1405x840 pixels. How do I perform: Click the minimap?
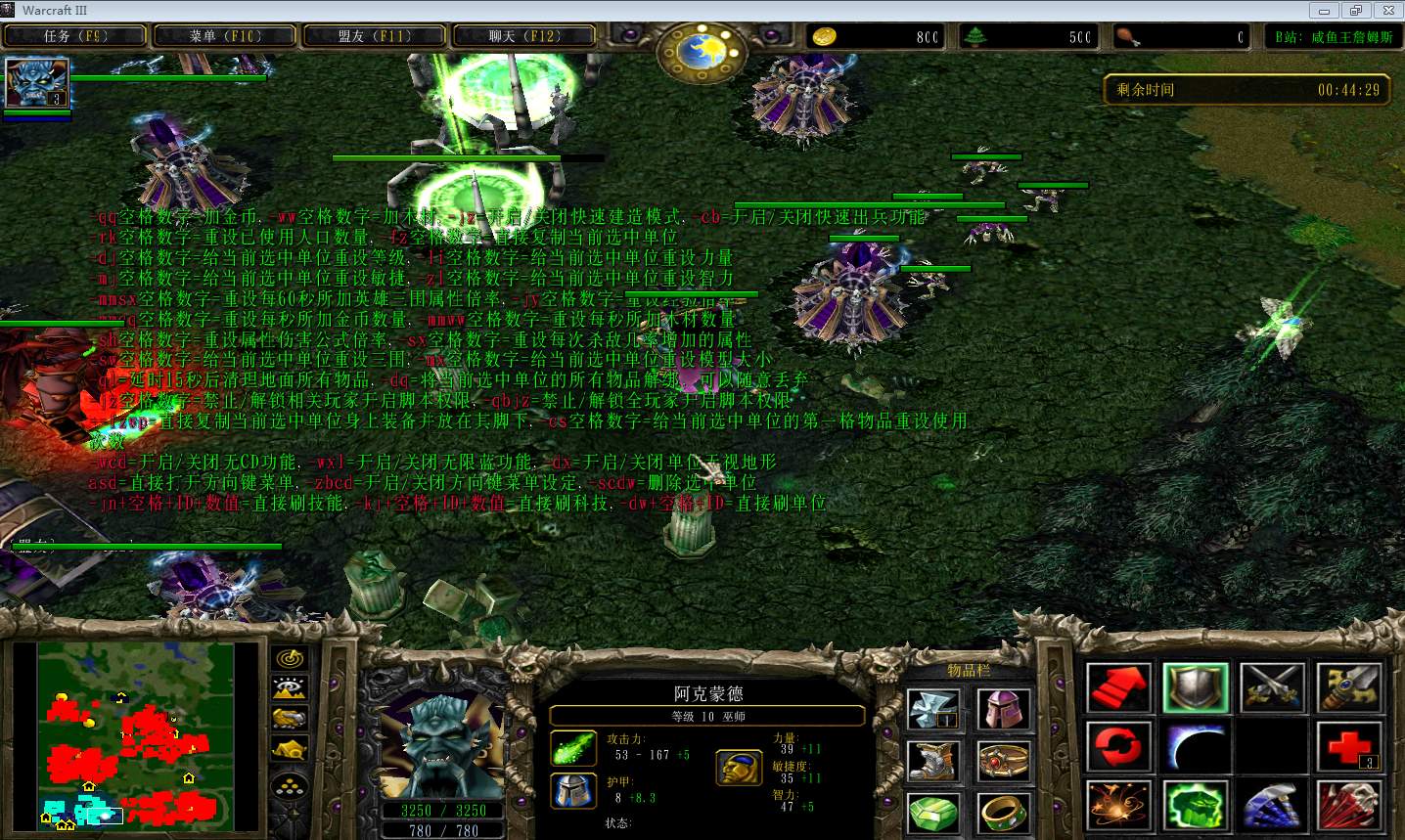point(136,736)
